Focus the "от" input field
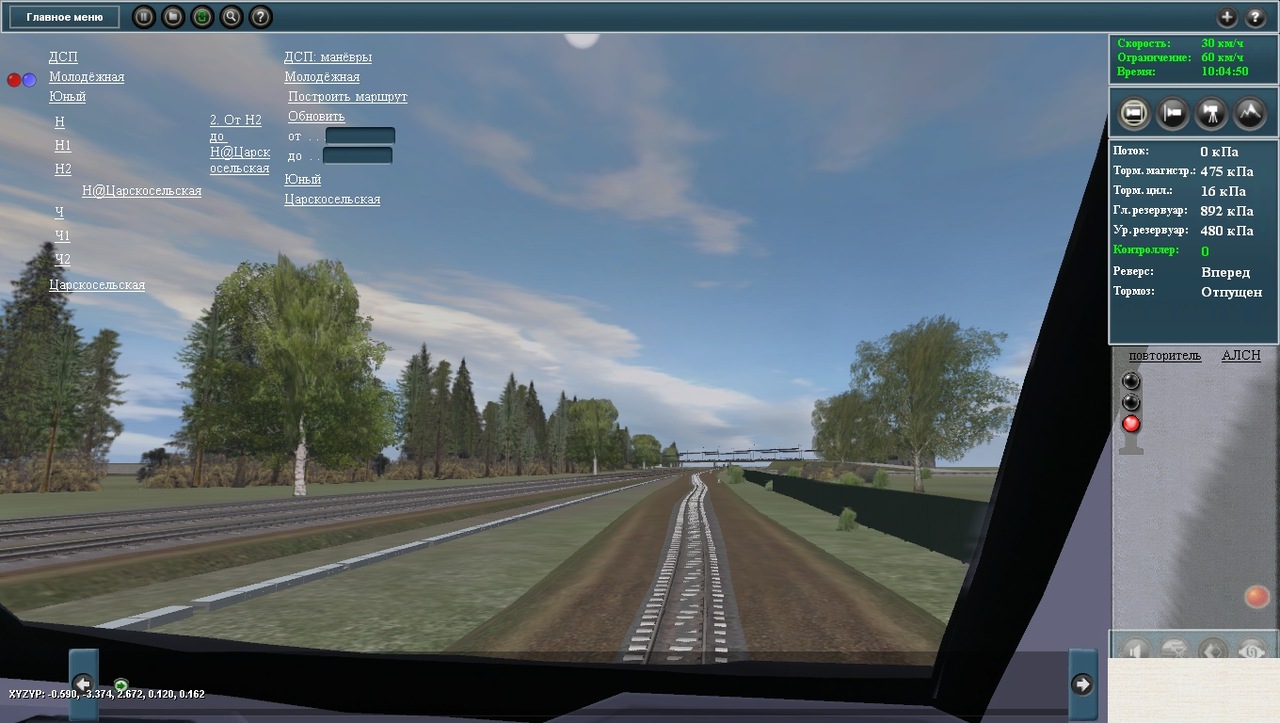Viewport: 1280px width, 723px height. pos(360,136)
